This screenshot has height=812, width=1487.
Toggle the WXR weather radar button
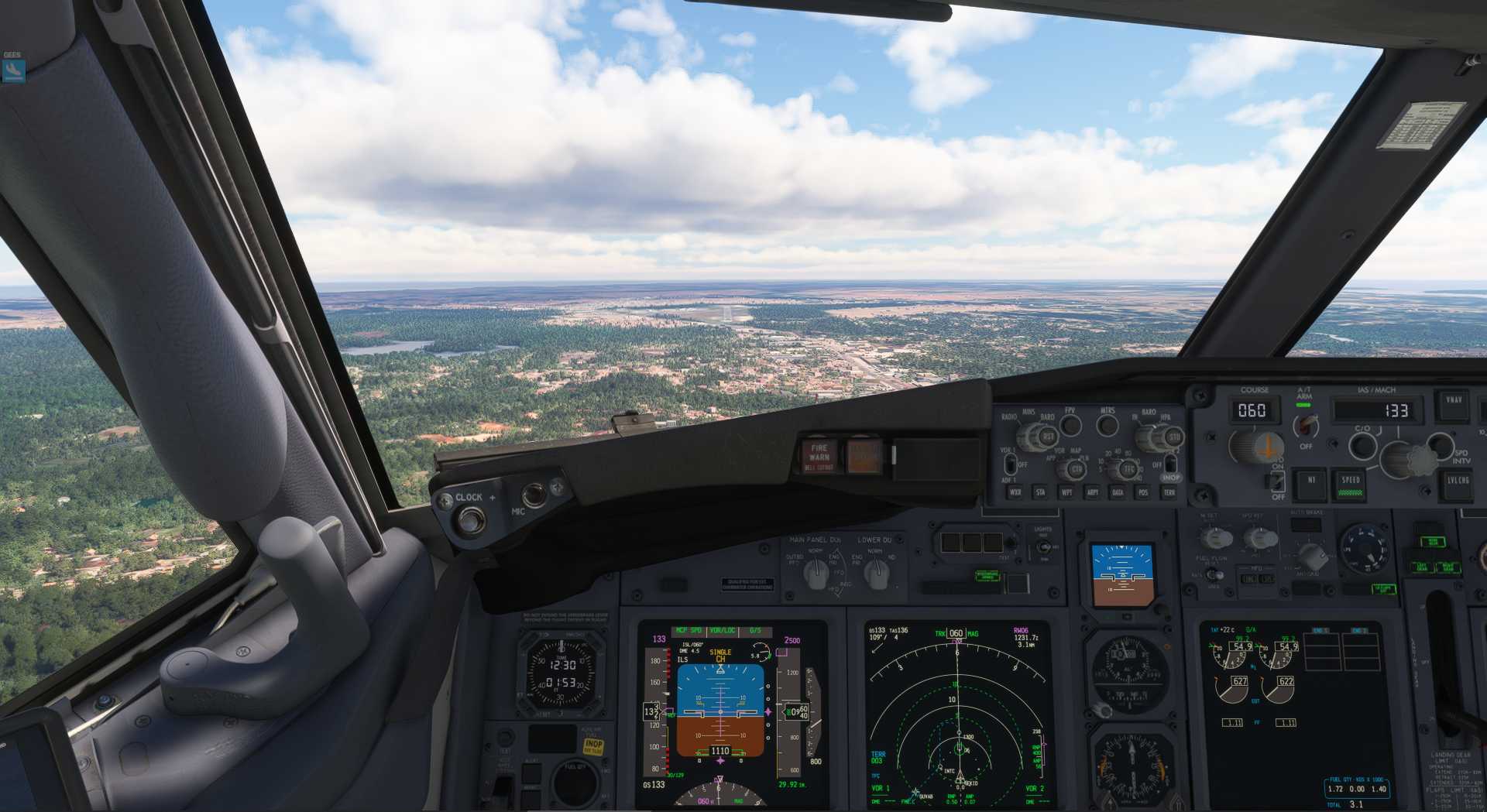(x=1015, y=492)
